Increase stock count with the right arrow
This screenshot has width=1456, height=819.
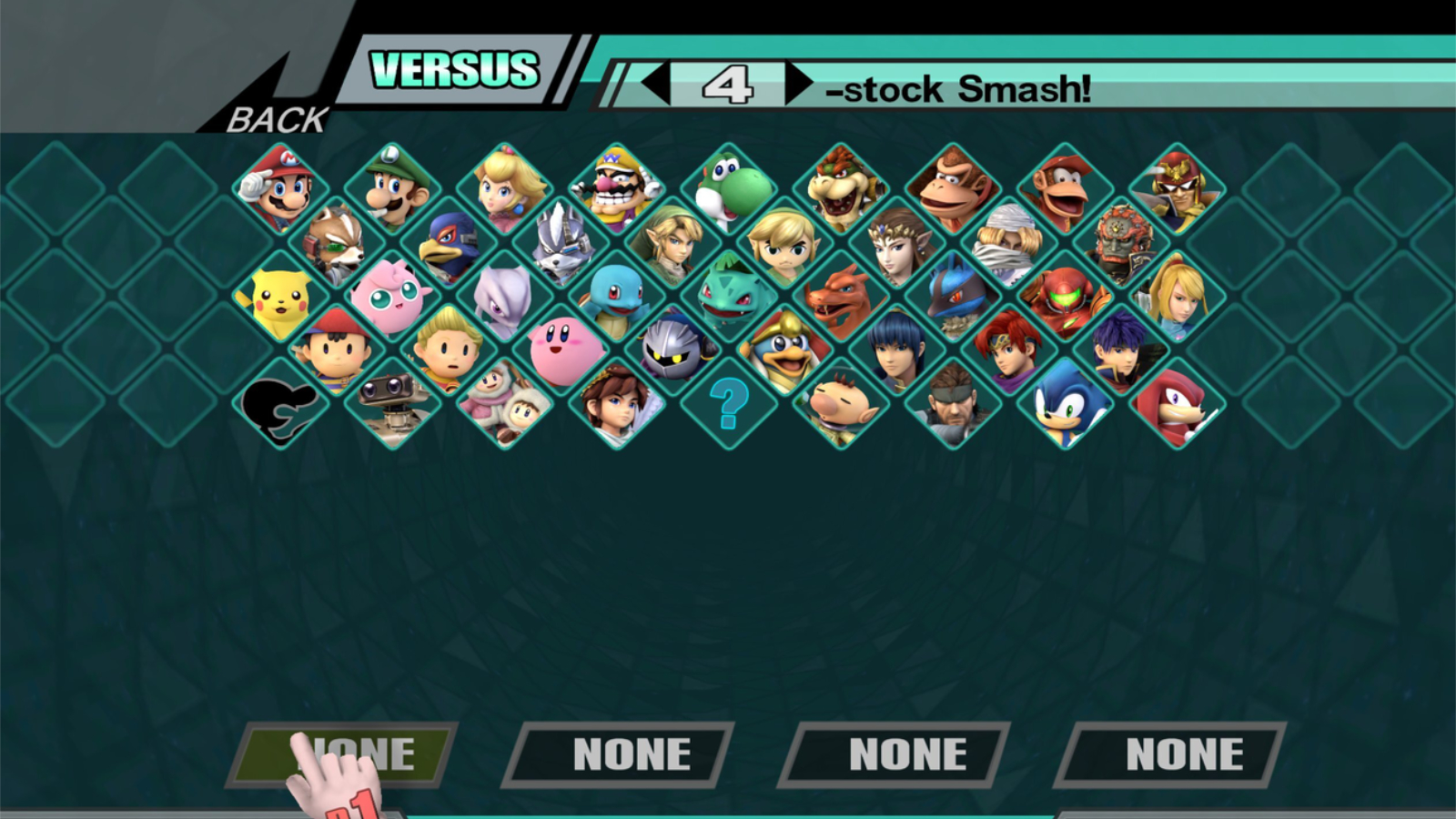pos(799,84)
